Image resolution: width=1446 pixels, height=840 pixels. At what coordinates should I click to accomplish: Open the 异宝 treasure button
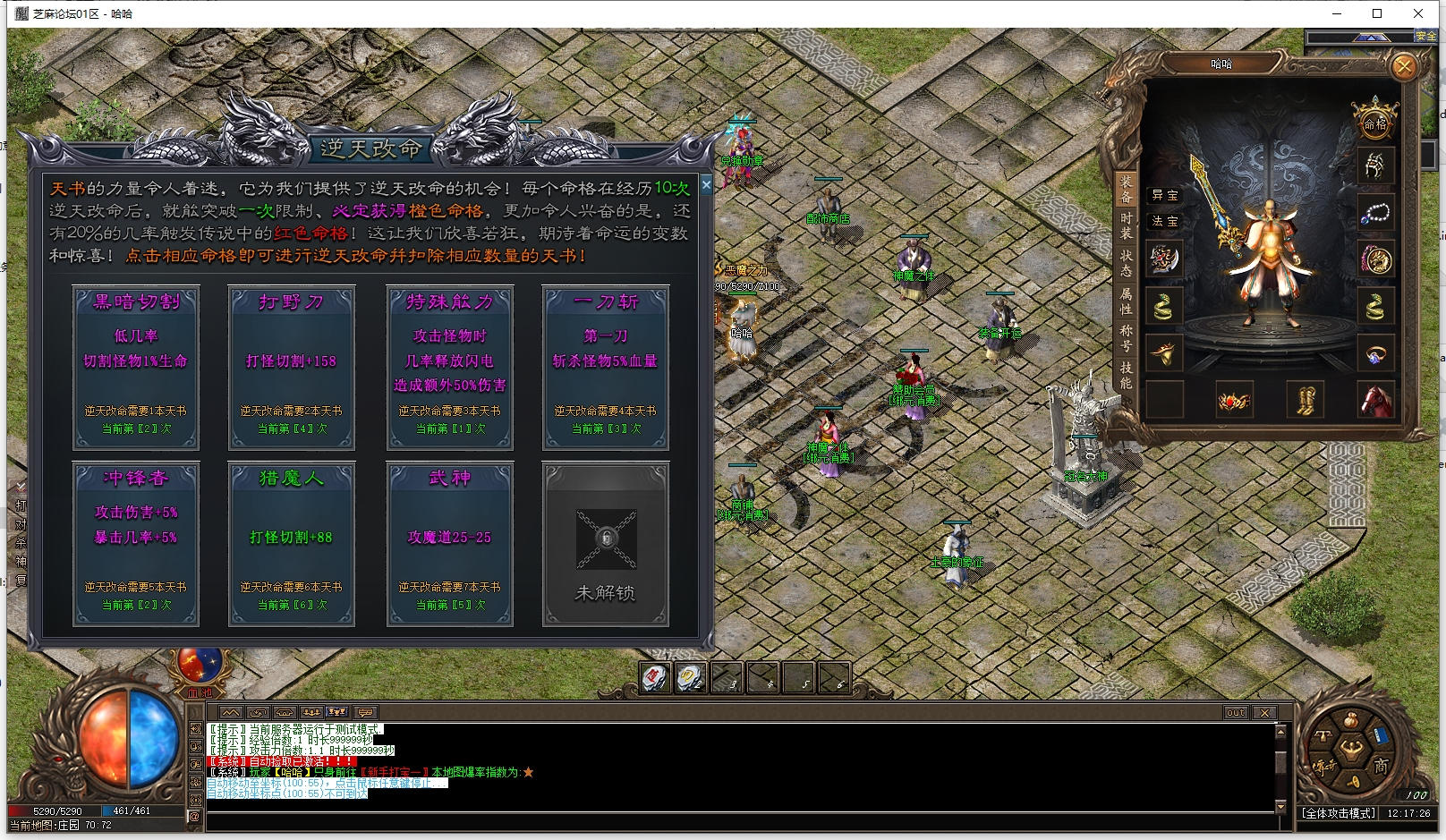click(x=1164, y=195)
